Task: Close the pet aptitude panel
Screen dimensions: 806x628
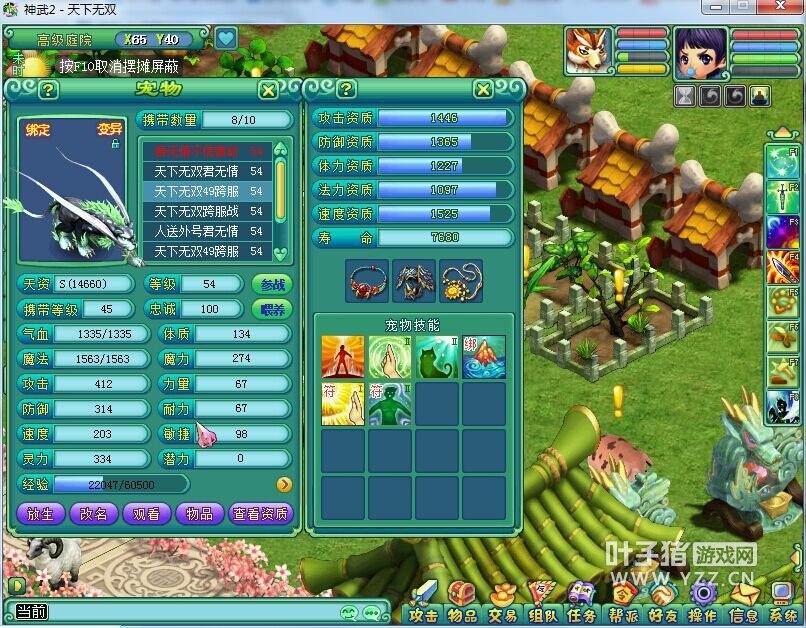Action: pyautogui.click(x=483, y=90)
